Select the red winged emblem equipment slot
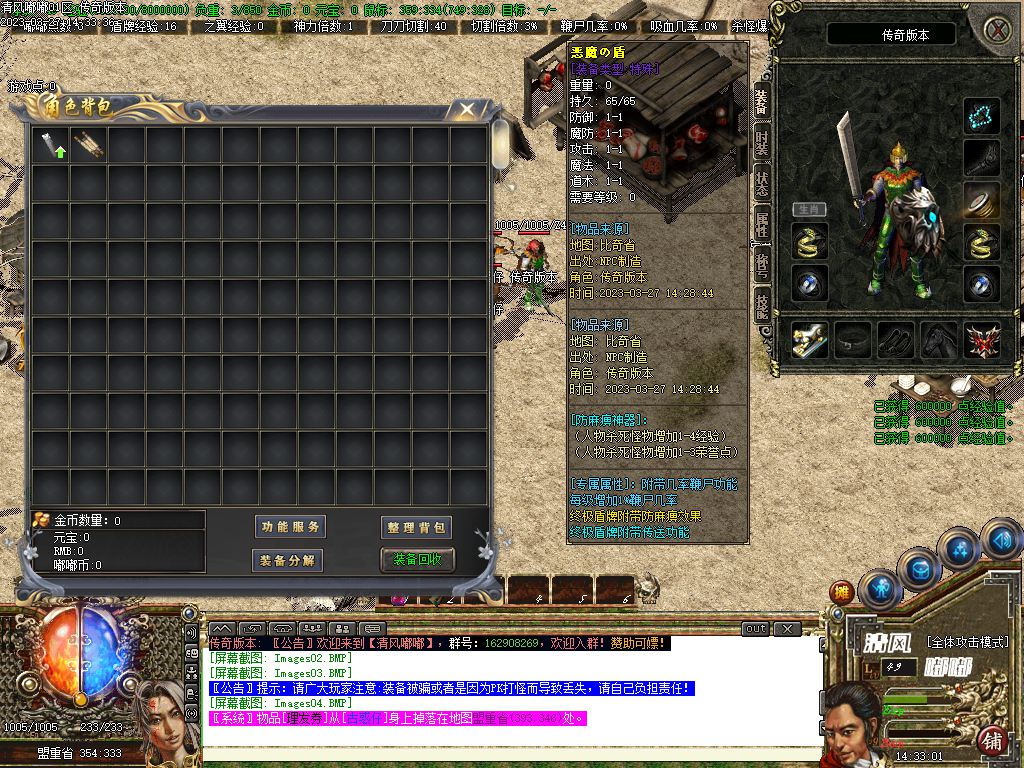This screenshot has height=768, width=1024. 982,341
